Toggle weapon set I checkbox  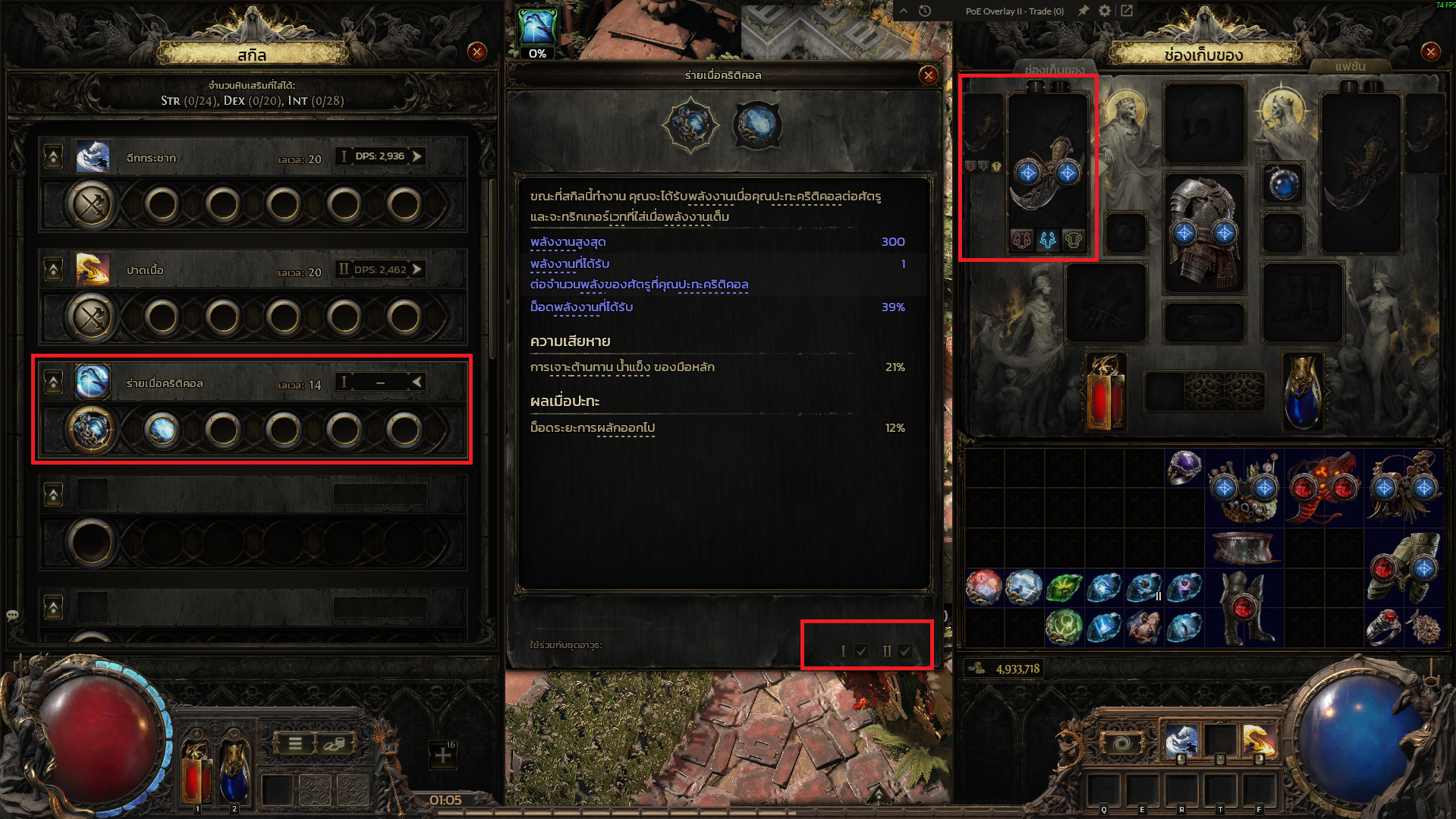[861, 650]
